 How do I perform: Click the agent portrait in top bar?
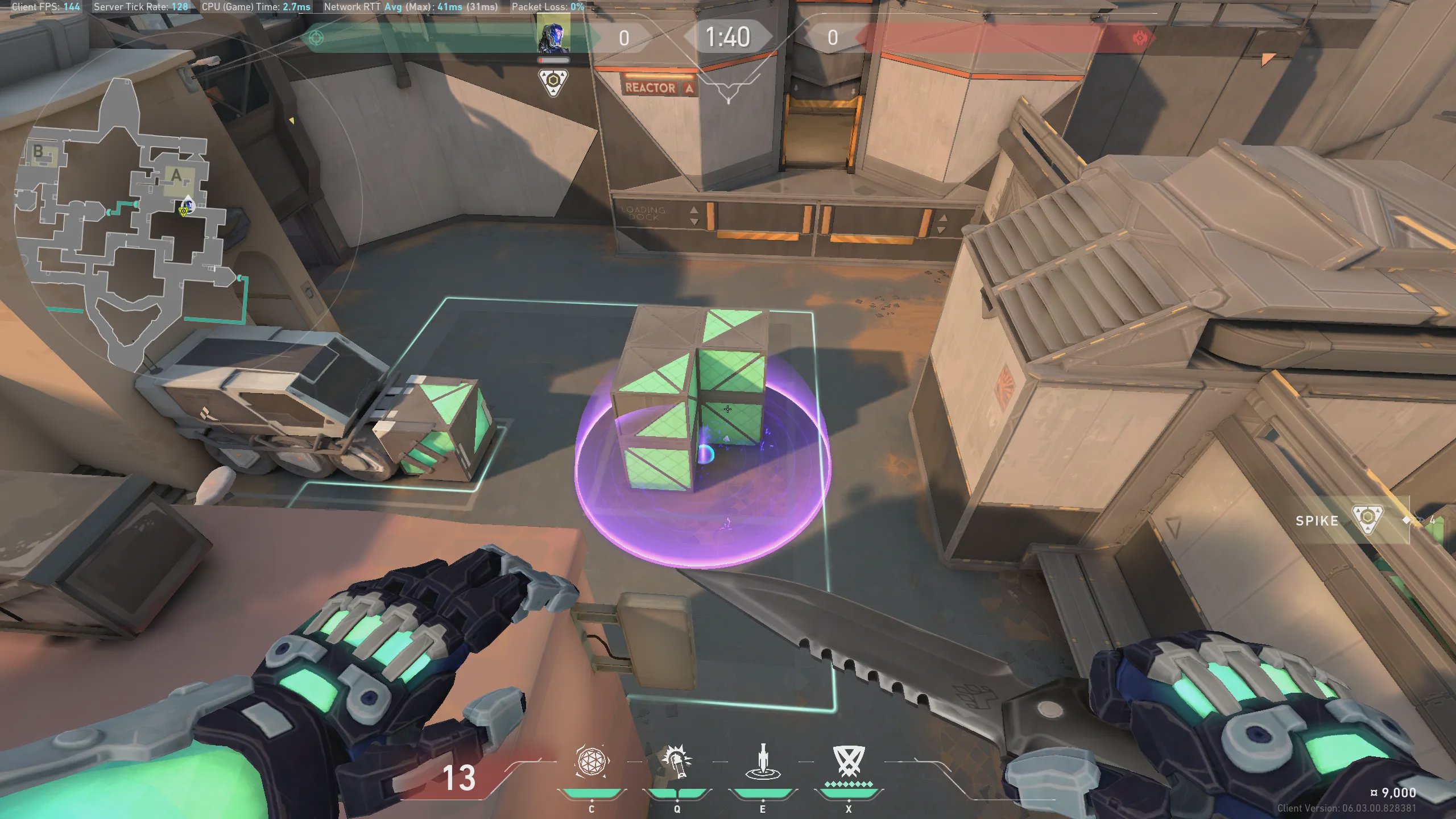[x=553, y=35]
